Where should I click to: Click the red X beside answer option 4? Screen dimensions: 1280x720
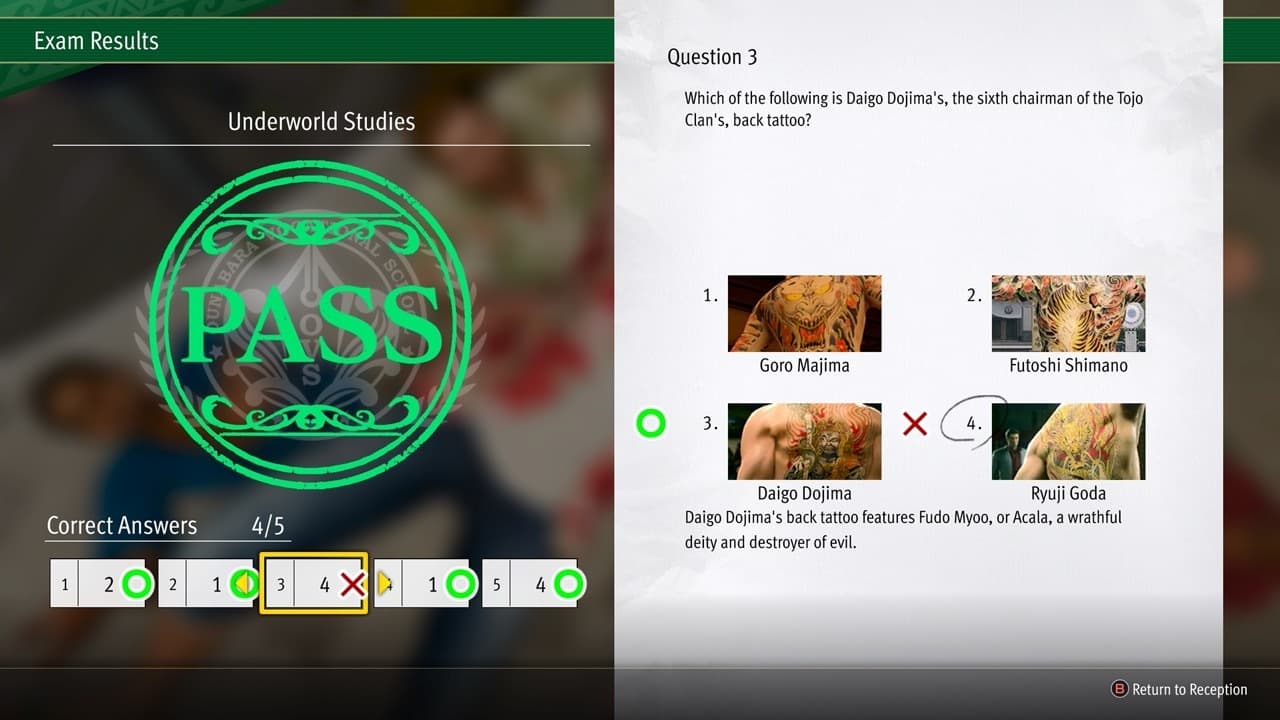tap(915, 423)
